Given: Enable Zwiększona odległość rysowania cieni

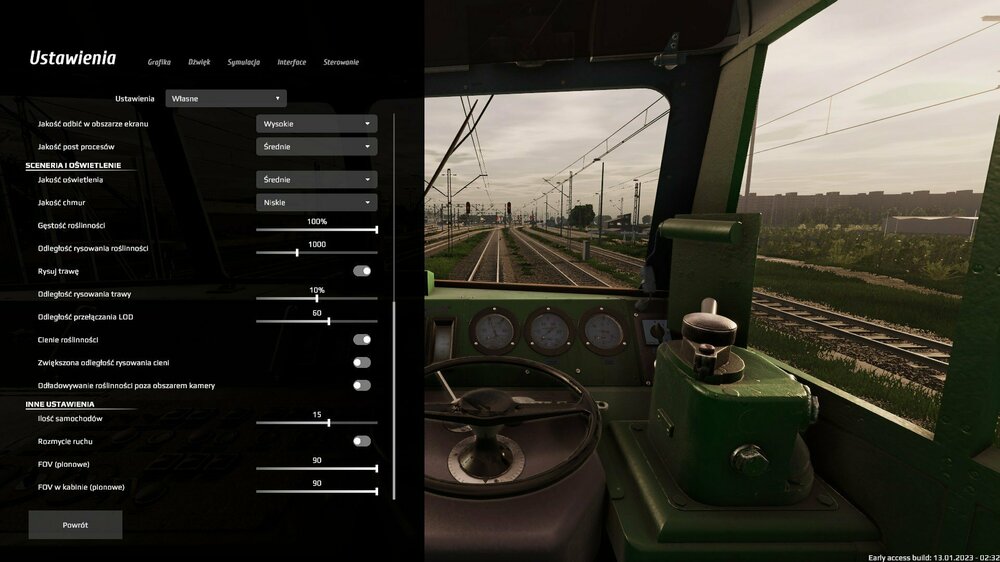Looking at the screenshot, I should tap(362, 363).
